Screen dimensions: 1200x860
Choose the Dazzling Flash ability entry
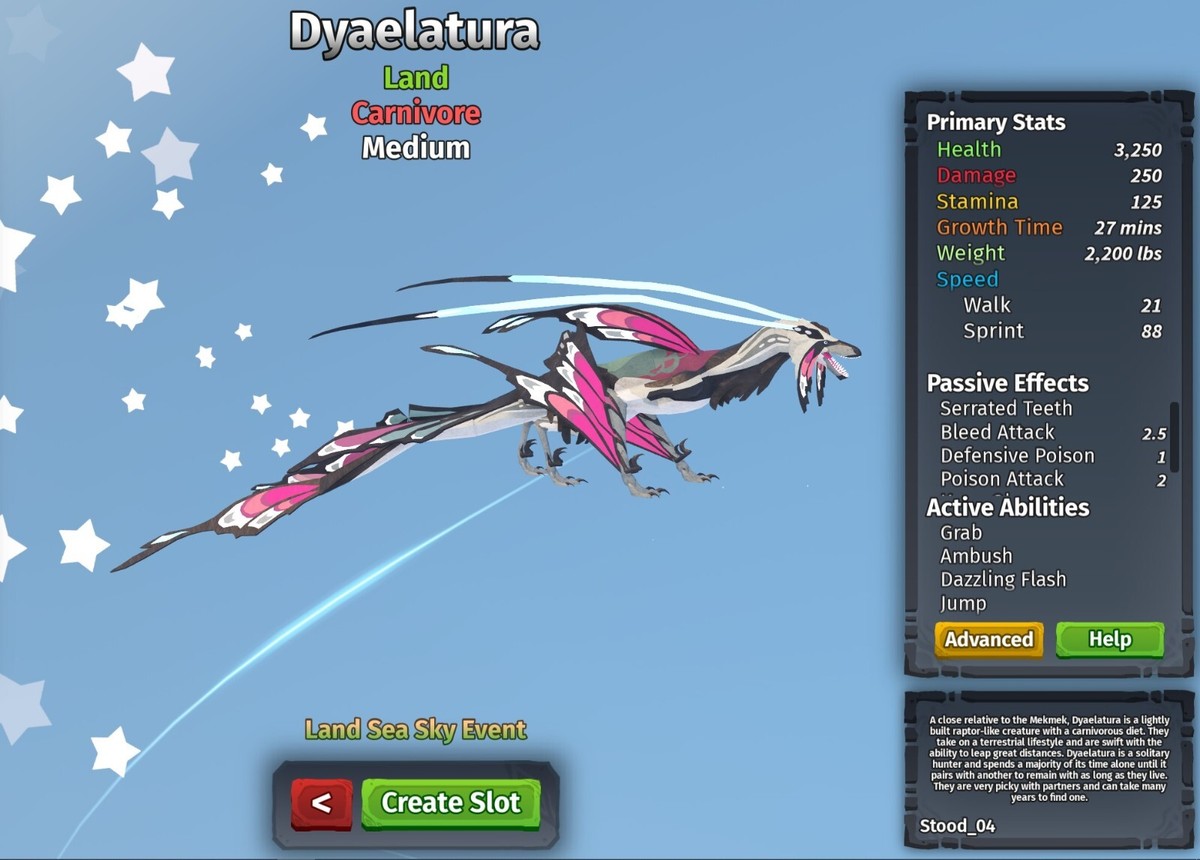tap(1003, 580)
